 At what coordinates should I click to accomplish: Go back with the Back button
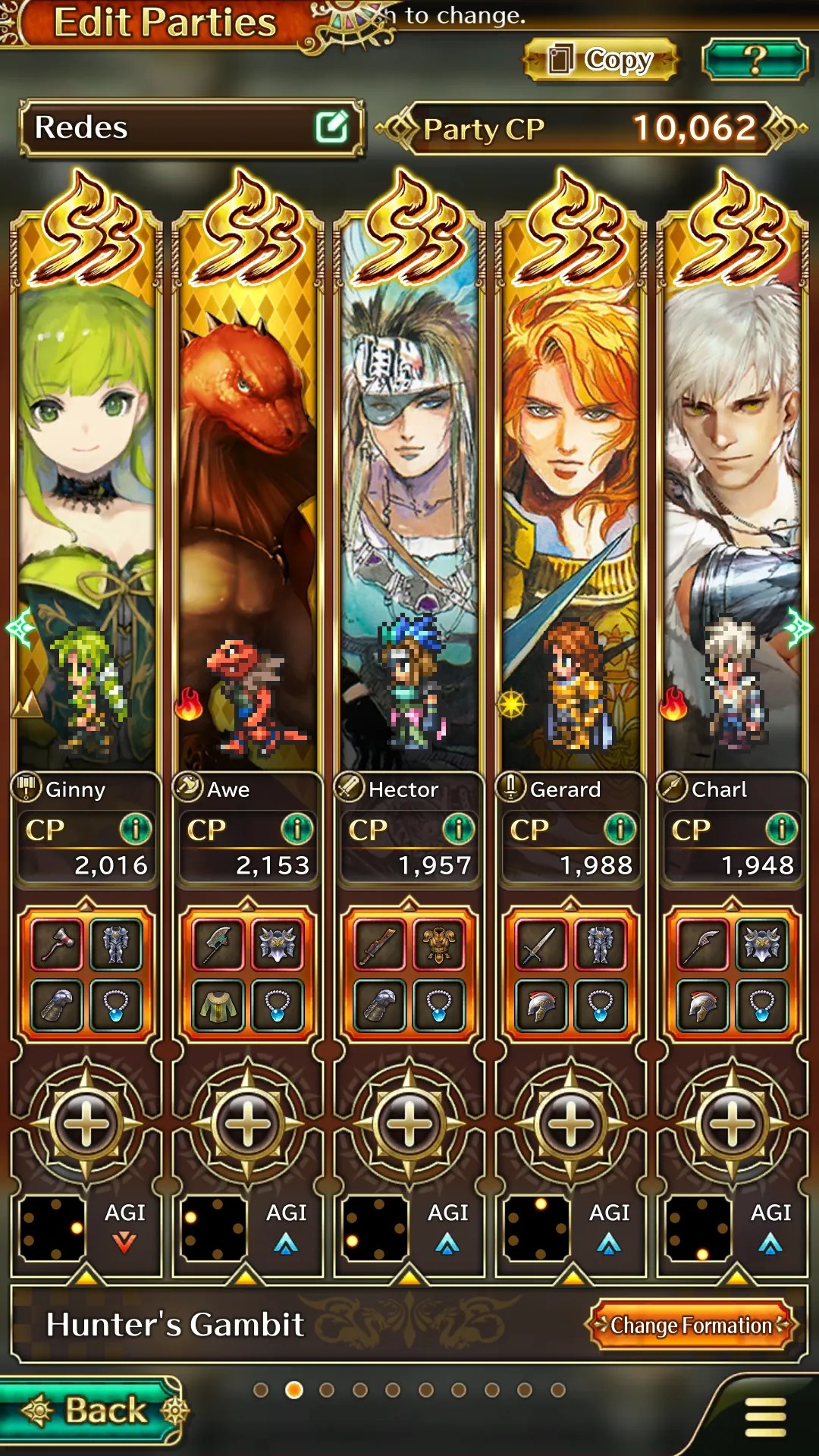coord(95,1410)
